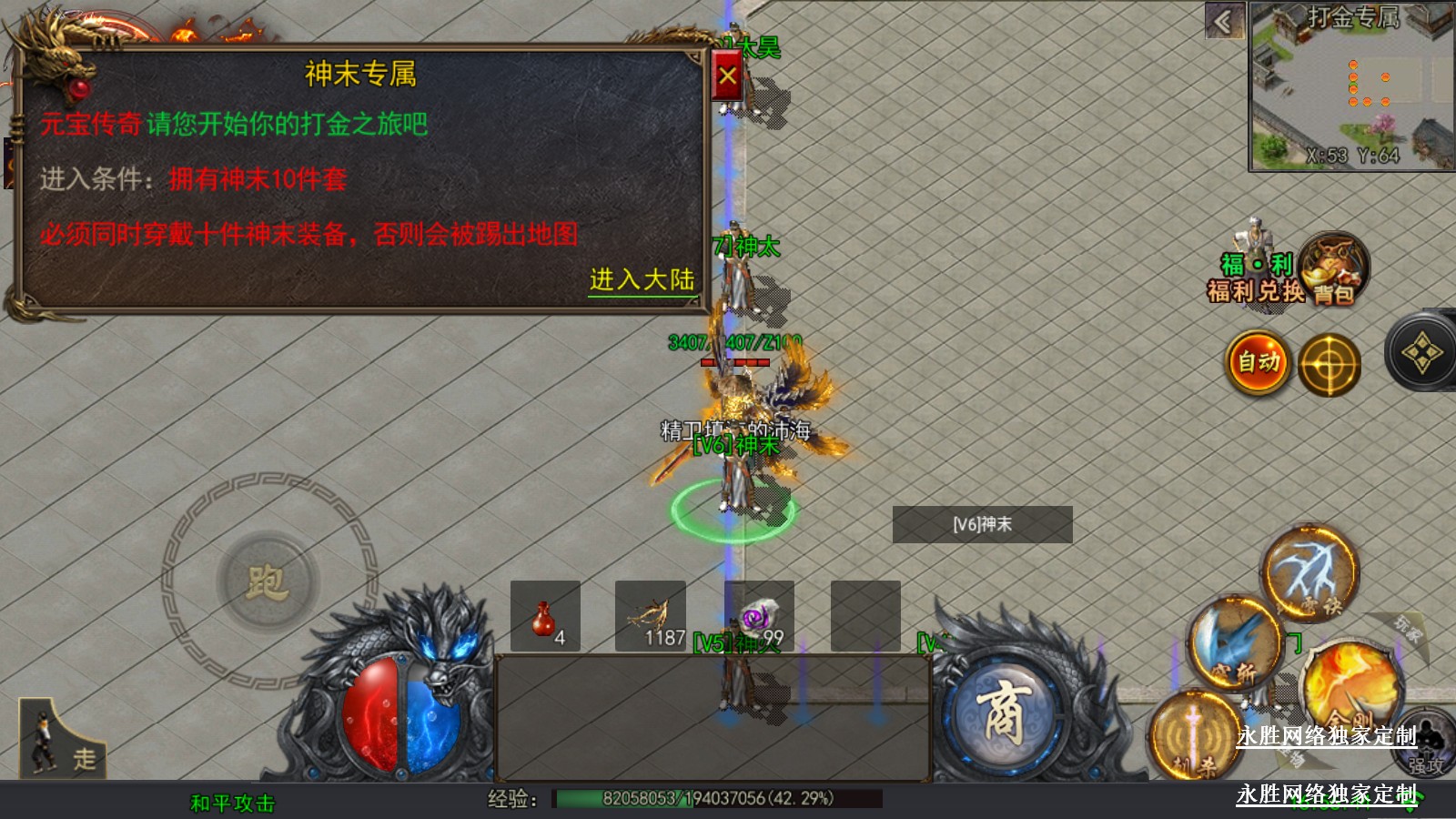
Task: Open the 打金专属 minimap
Action: [x=1350, y=87]
